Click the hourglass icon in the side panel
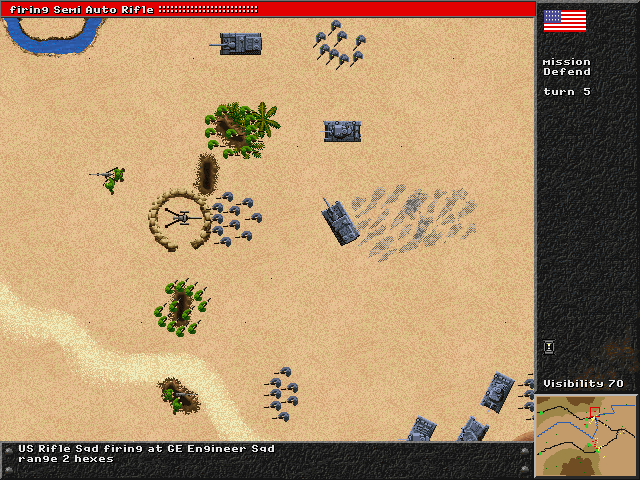Image resolution: width=640 pixels, height=480 pixels. pos(549,347)
